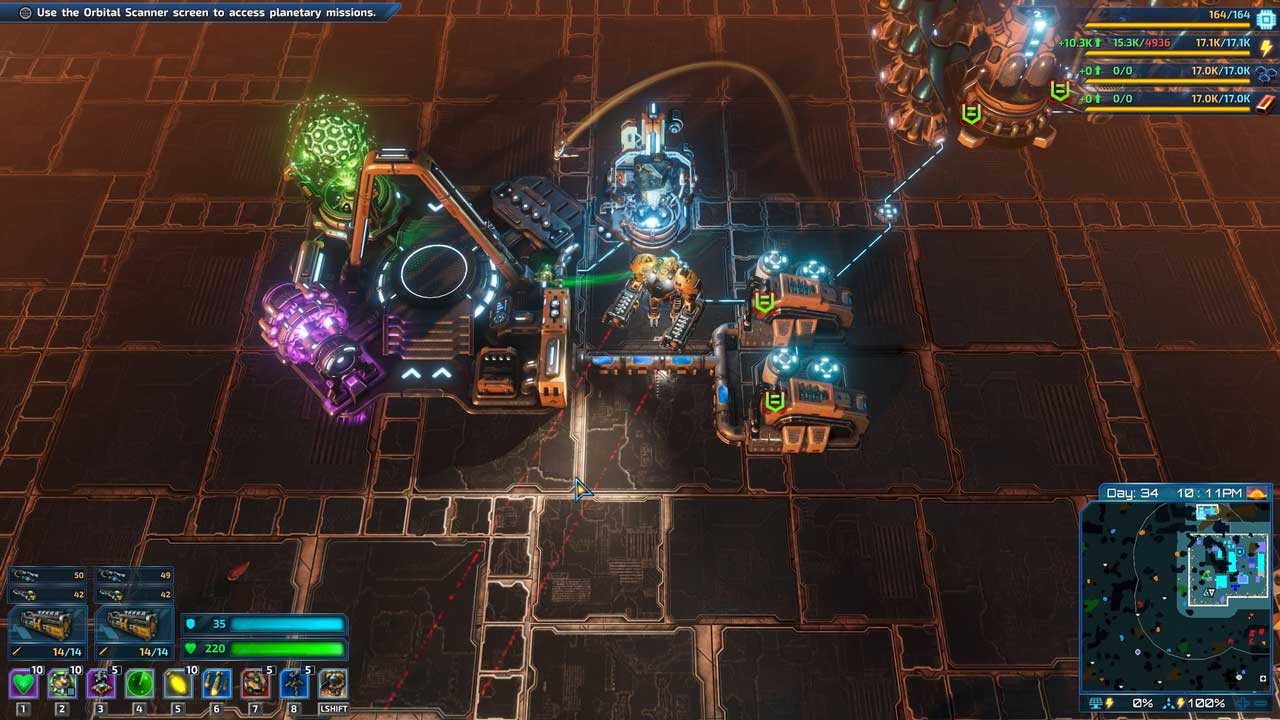Click the solar panel power icon
Image resolution: width=1280 pixels, height=720 pixels.
click(x=1096, y=703)
